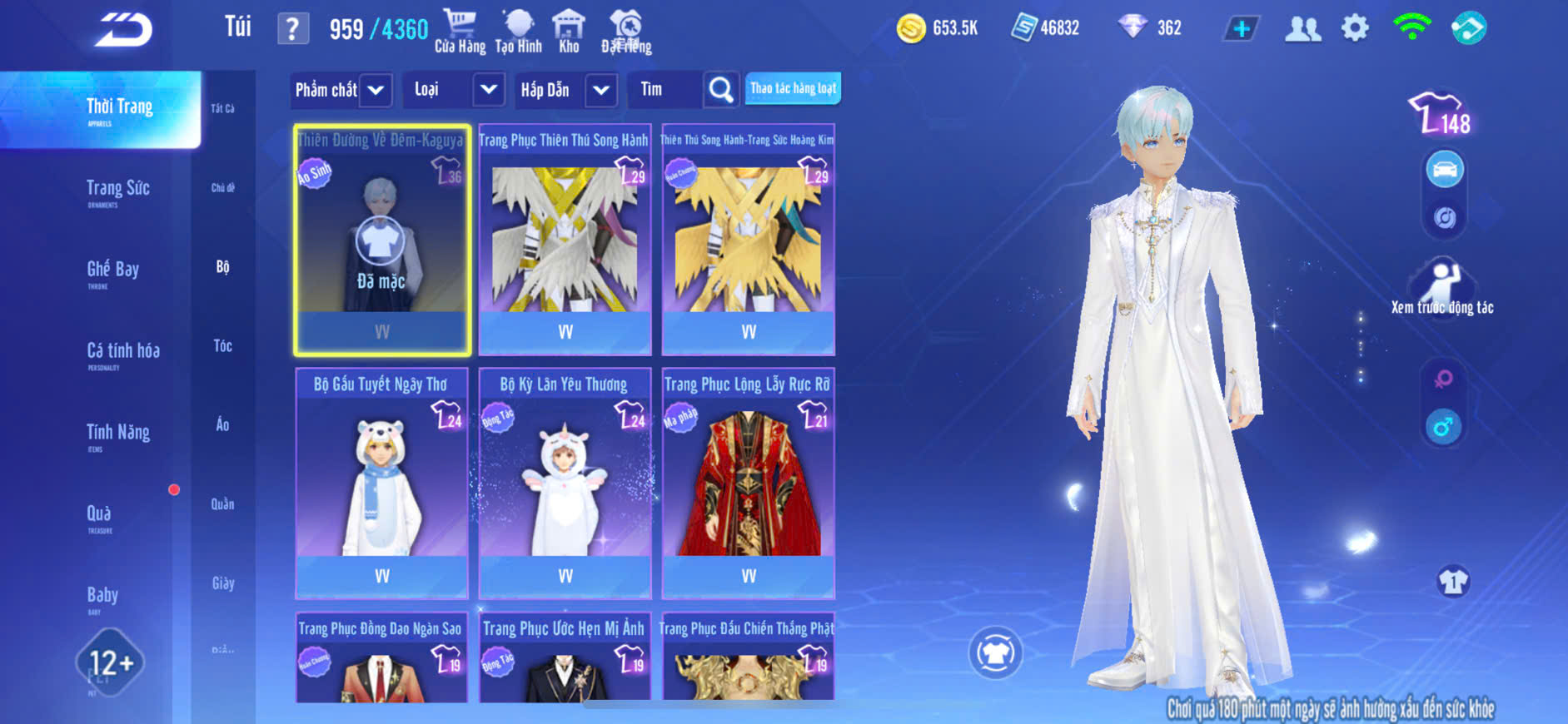Filter outfits by Áo category

point(222,424)
